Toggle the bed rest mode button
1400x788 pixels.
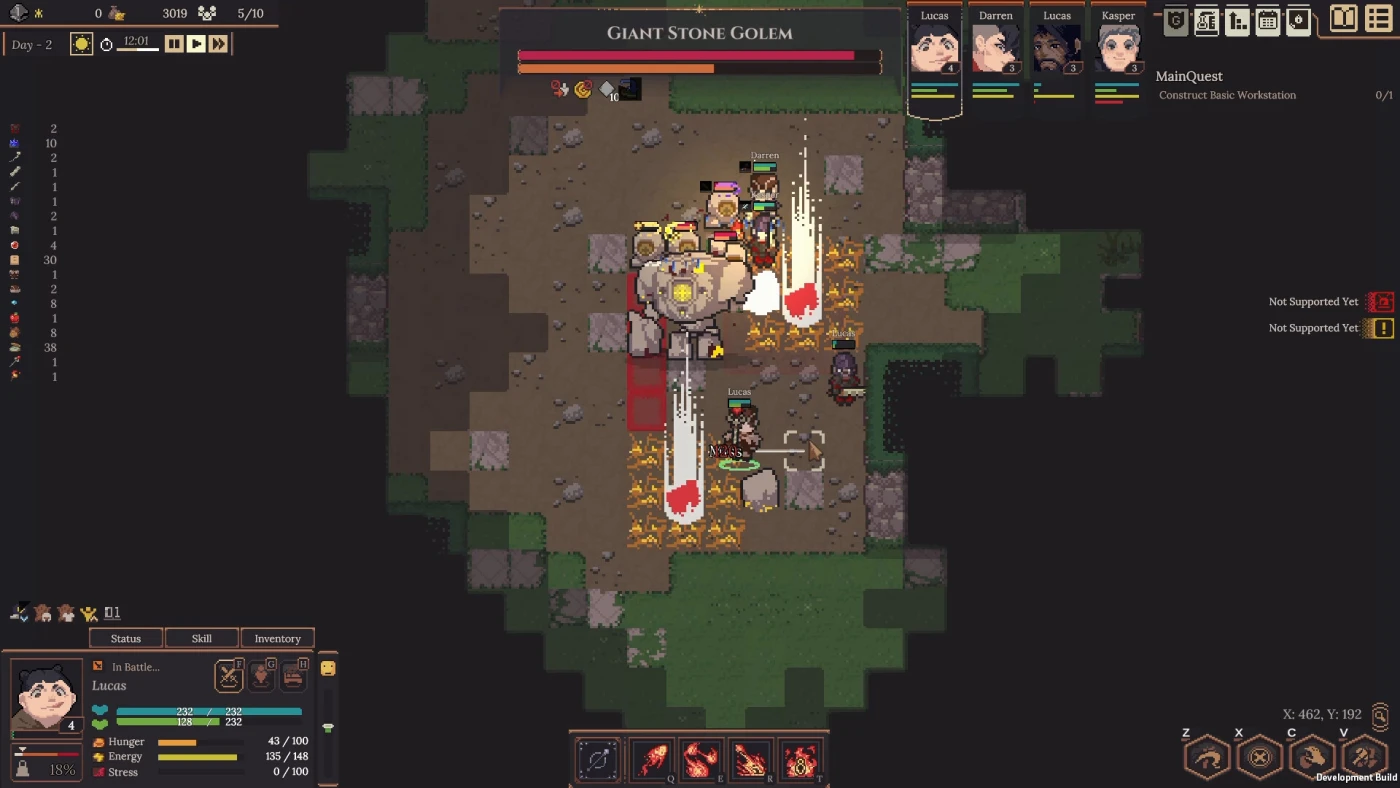click(x=293, y=676)
